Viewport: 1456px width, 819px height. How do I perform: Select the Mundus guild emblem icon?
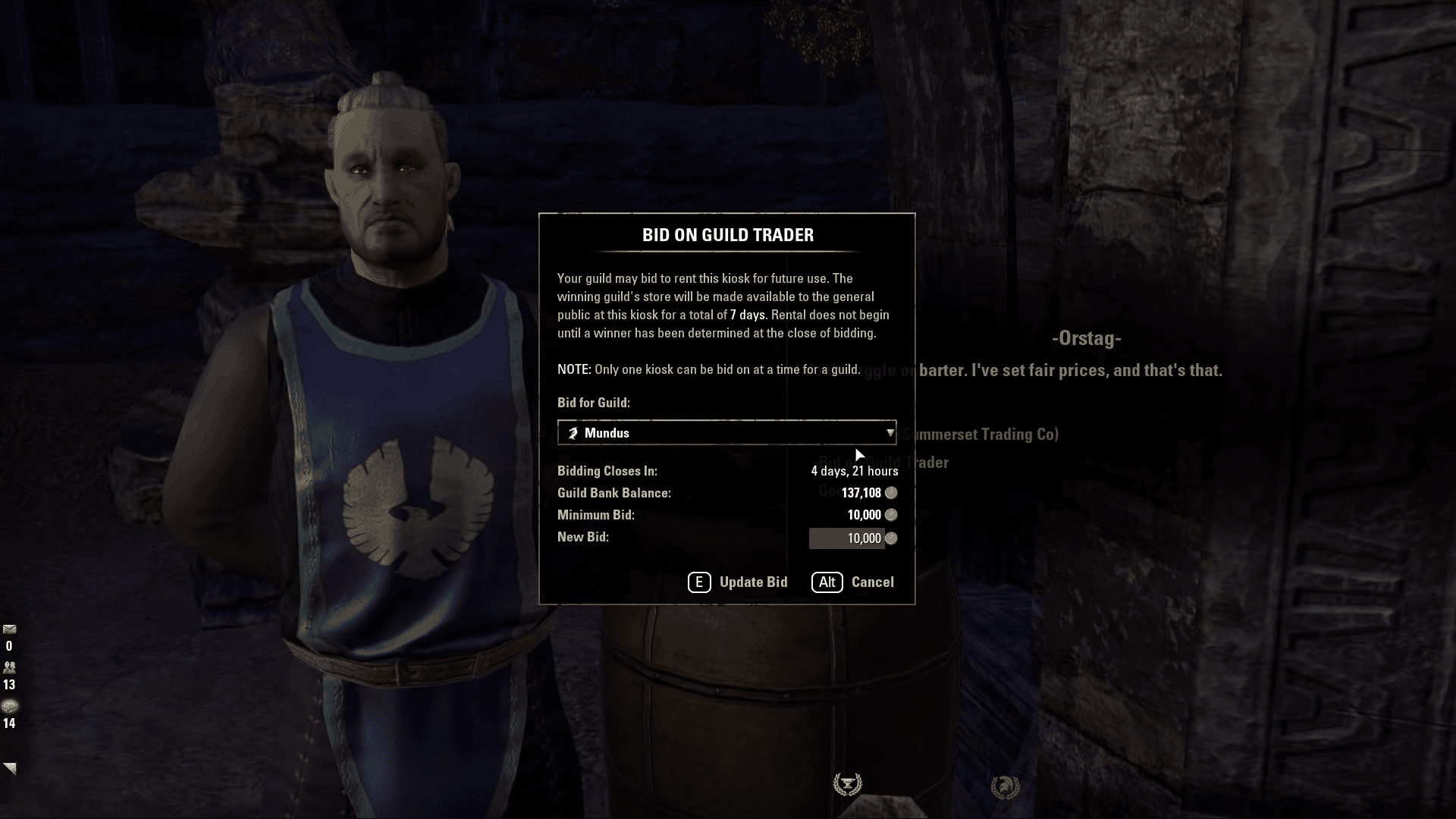coord(573,432)
